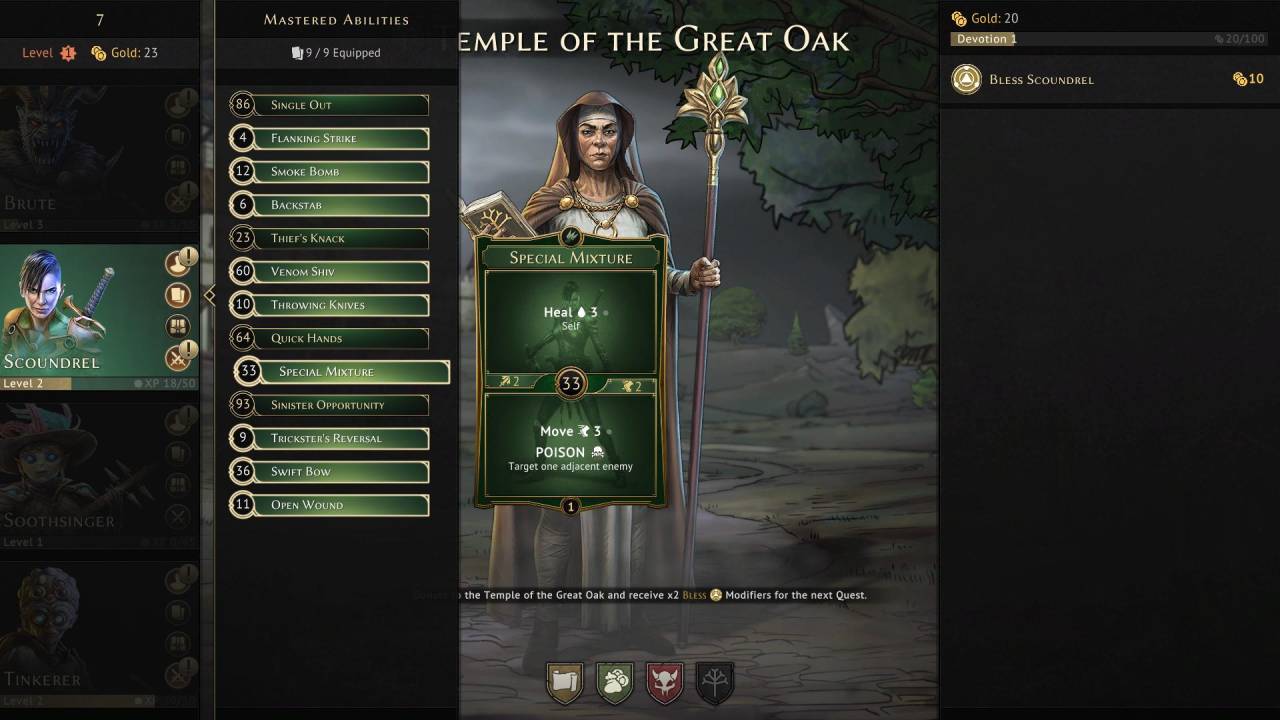The height and width of the screenshot is (720, 1280).
Task: Select the Single Out ability
Action: [x=330, y=105]
